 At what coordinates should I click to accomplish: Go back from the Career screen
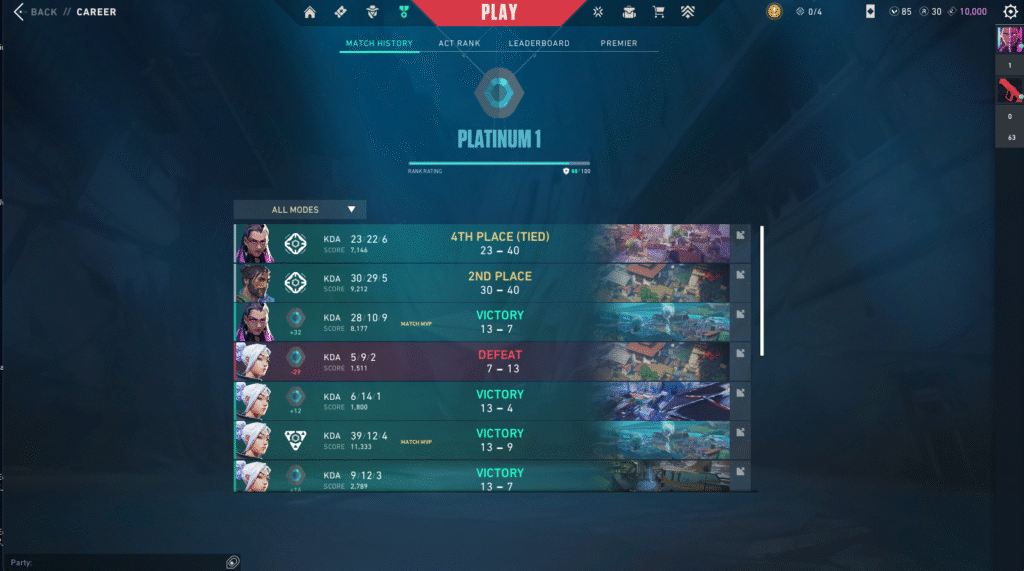click(x=36, y=12)
